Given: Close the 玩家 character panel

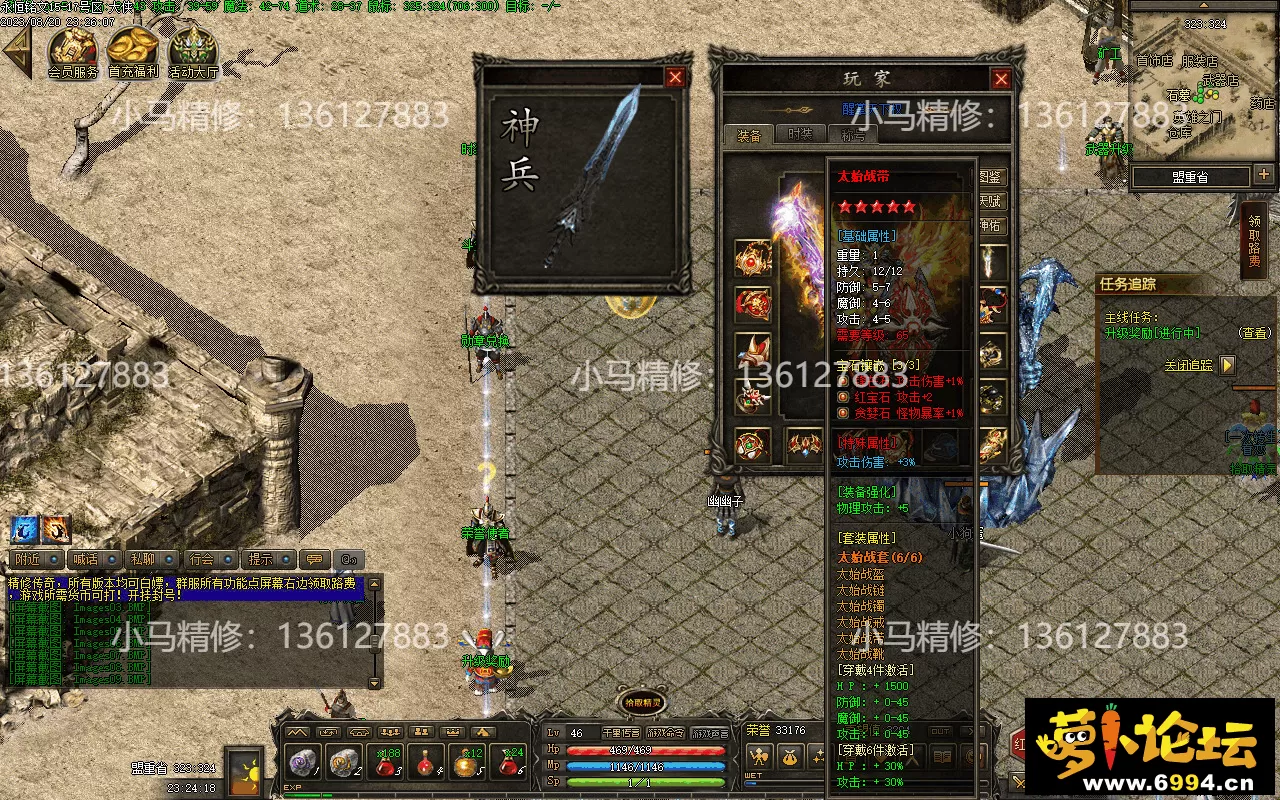Looking at the screenshot, I should [1000, 79].
